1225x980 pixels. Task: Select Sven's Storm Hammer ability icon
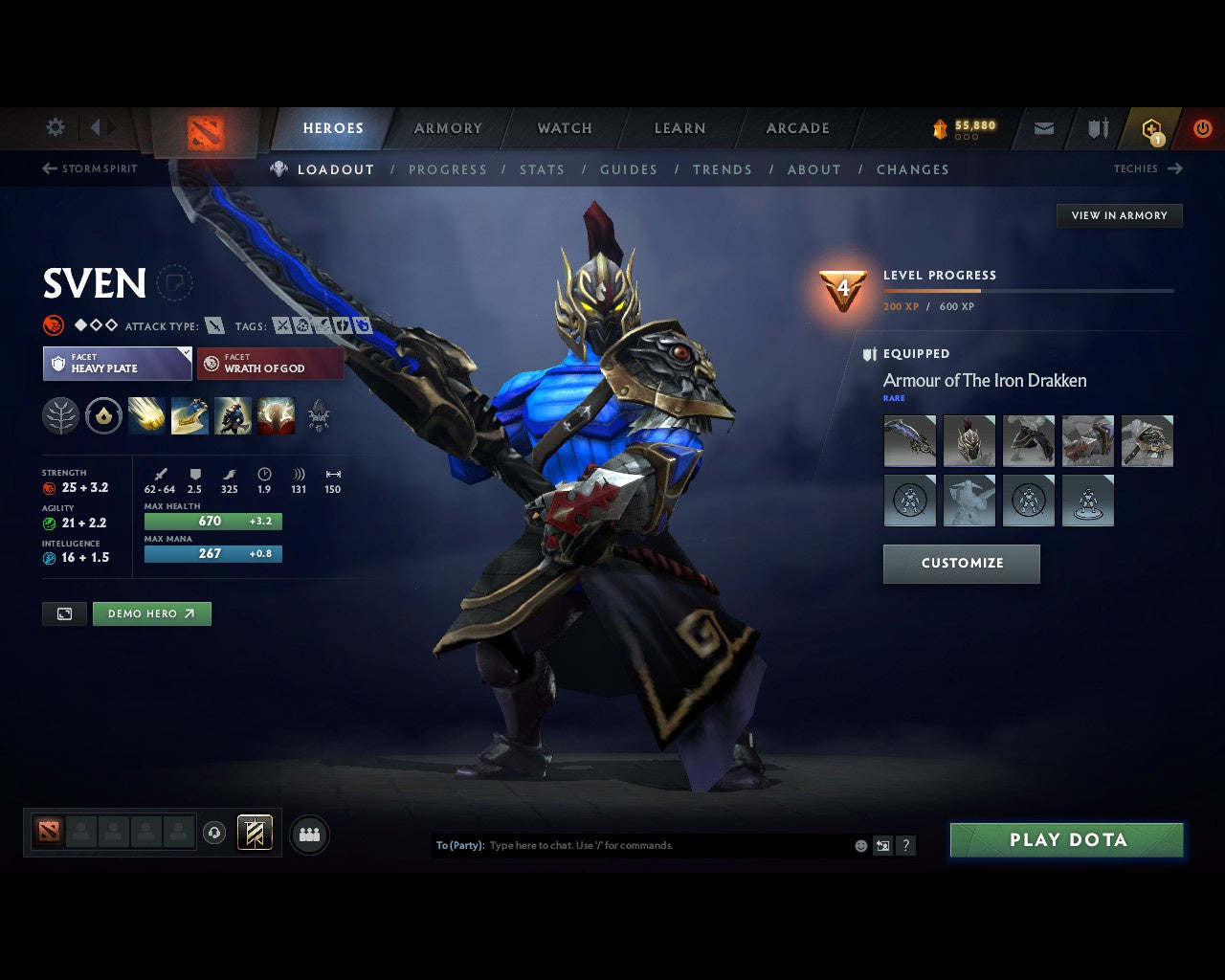click(x=146, y=415)
